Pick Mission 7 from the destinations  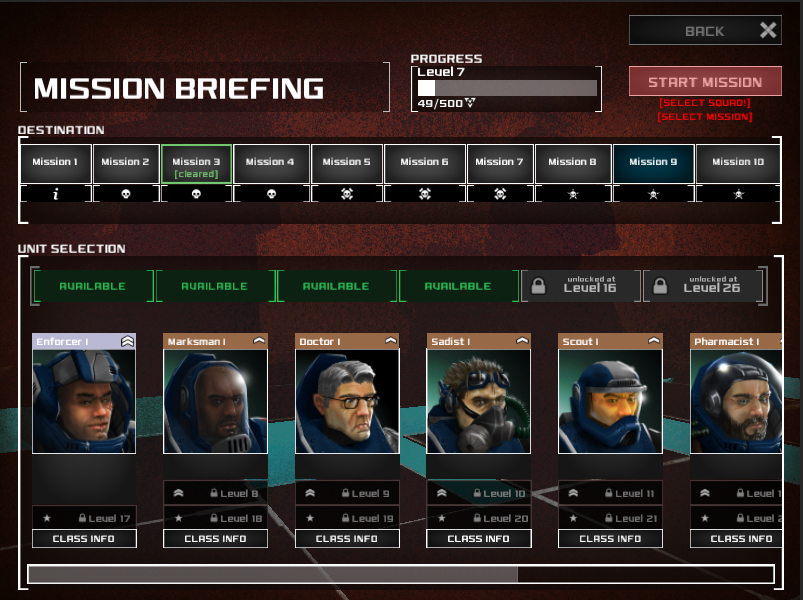(x=499, y=163)
